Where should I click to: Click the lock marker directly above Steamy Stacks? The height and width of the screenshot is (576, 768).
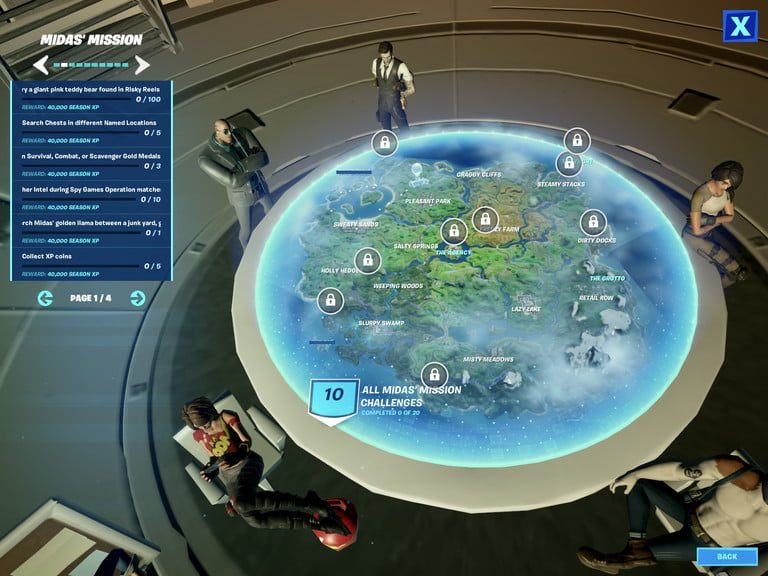click(x=569, y=163)
